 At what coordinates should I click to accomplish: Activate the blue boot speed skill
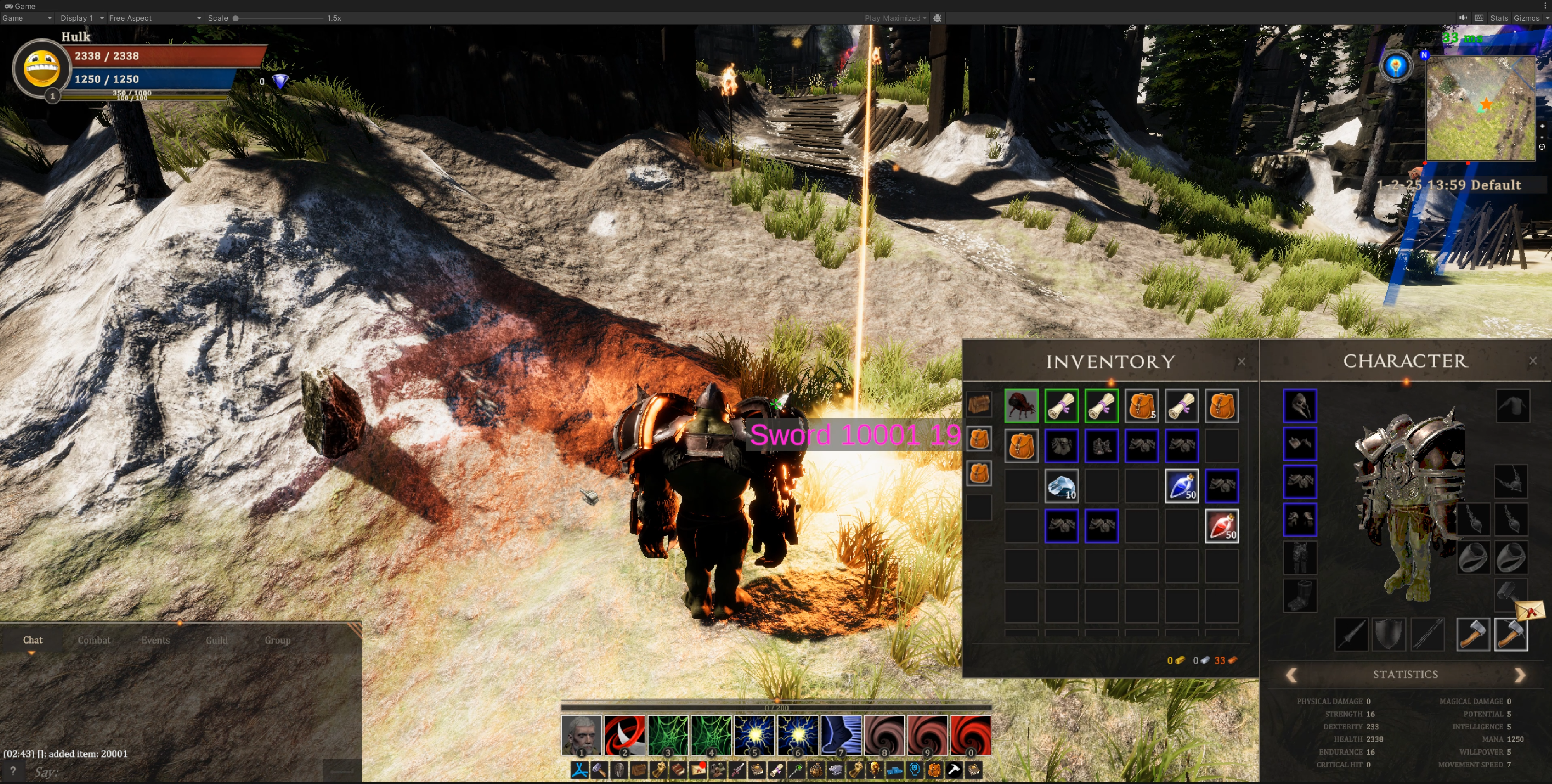click(841, 735)
